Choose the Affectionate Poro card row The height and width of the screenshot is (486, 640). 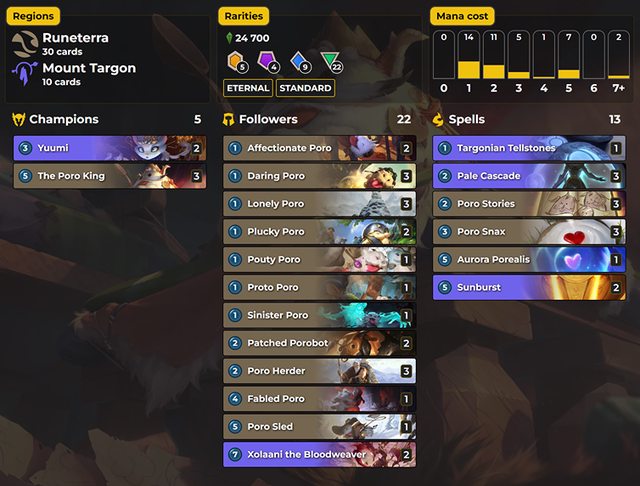click(x=319, y=148)
